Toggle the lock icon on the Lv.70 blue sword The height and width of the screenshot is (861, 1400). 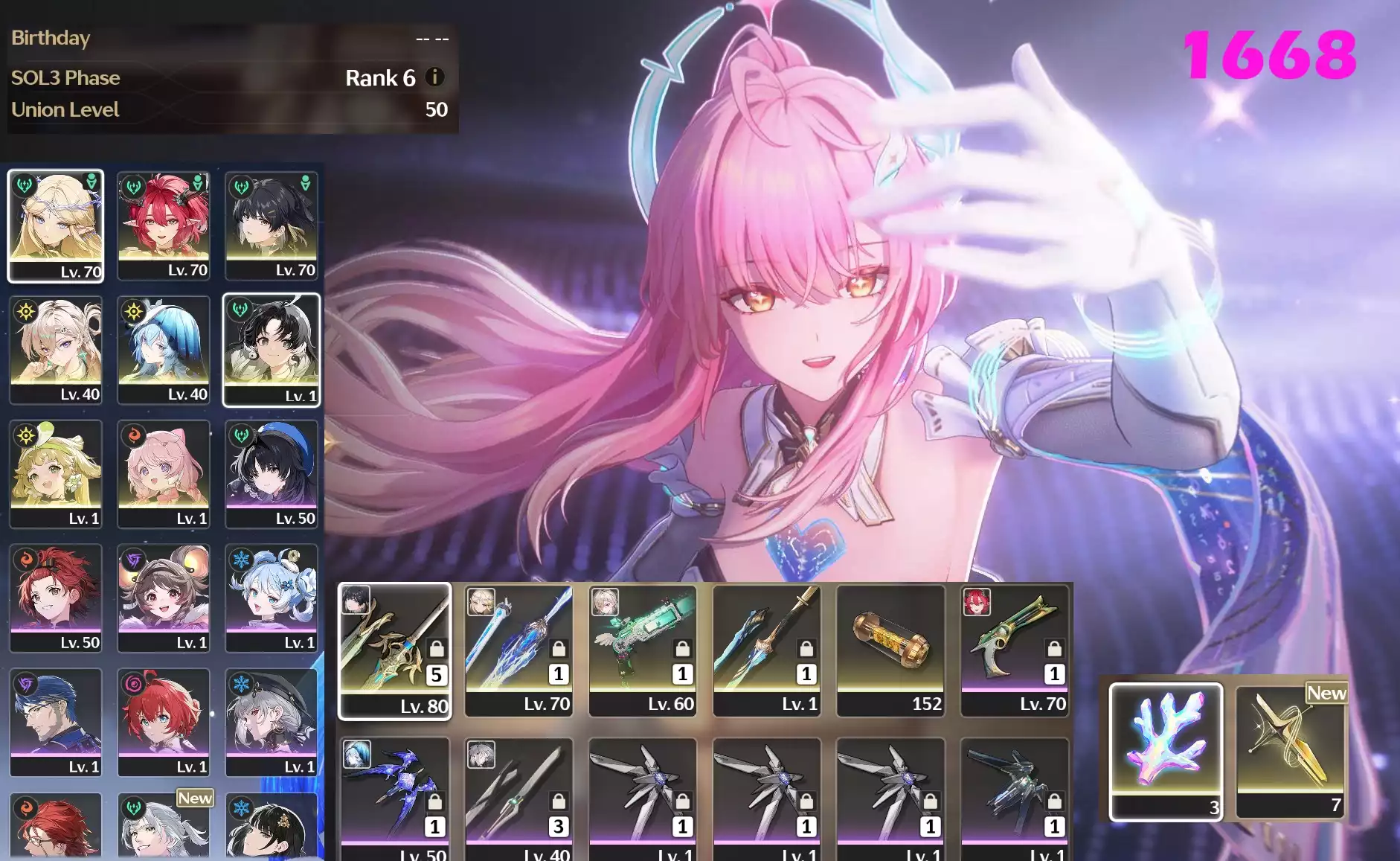559,650
